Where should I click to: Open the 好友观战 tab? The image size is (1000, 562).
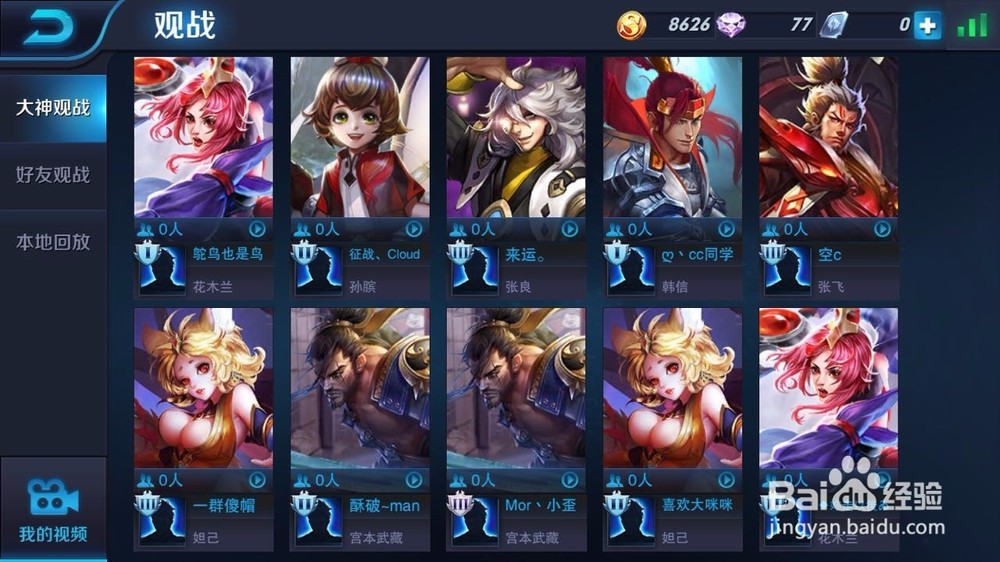[x=53, y=175]
